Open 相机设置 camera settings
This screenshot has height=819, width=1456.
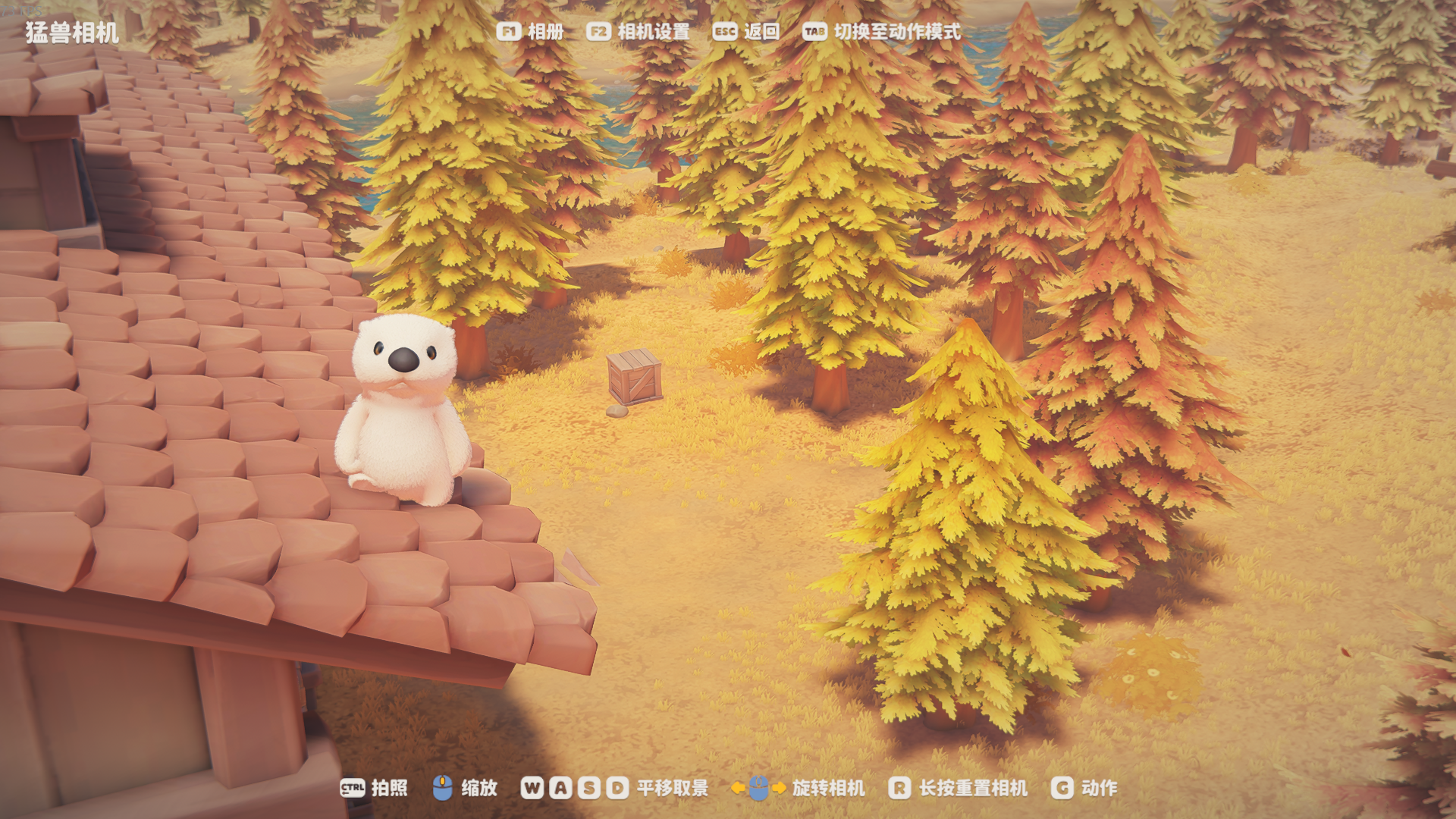point(639,32)
